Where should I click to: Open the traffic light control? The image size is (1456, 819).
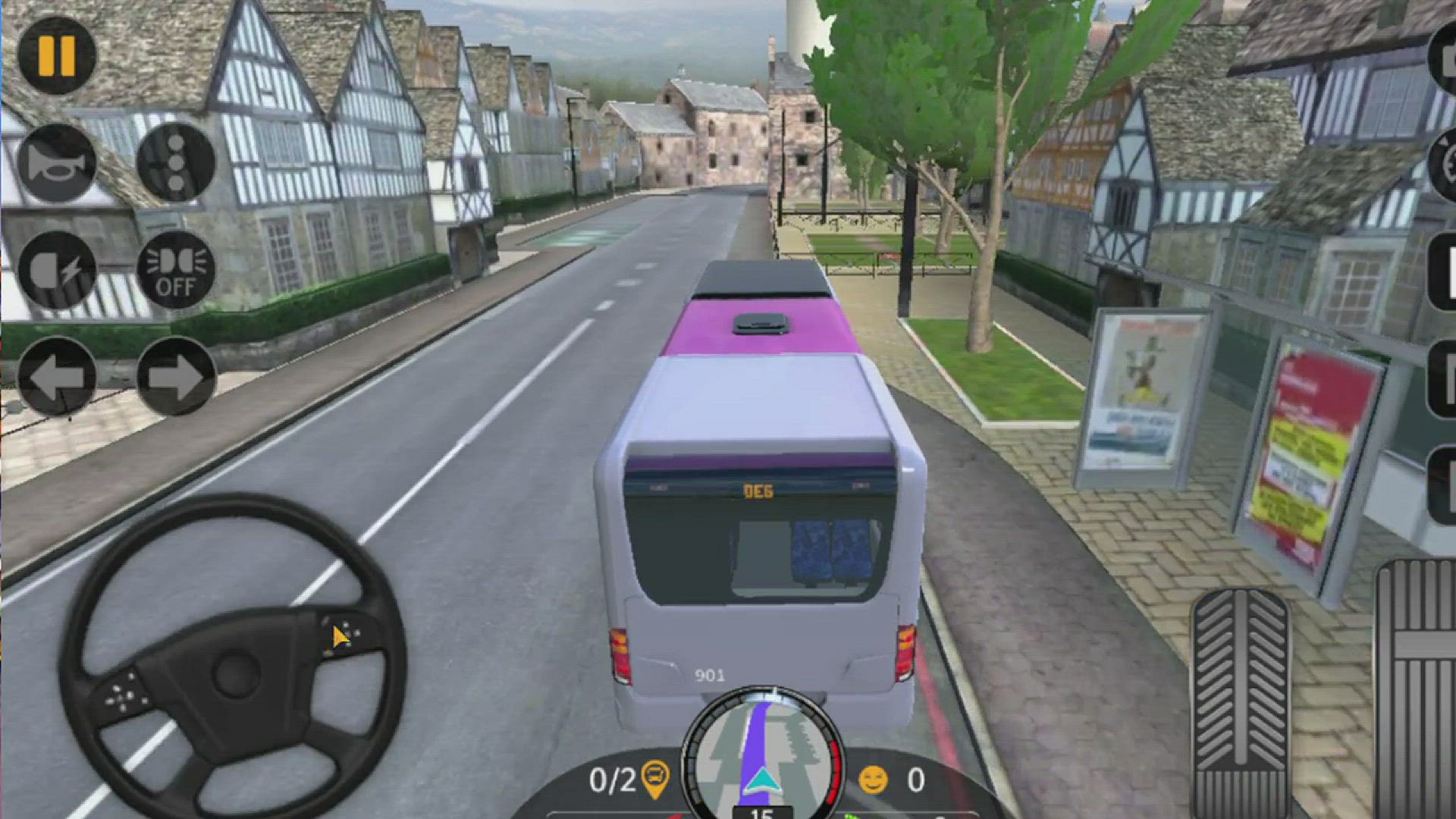(176, 162)
